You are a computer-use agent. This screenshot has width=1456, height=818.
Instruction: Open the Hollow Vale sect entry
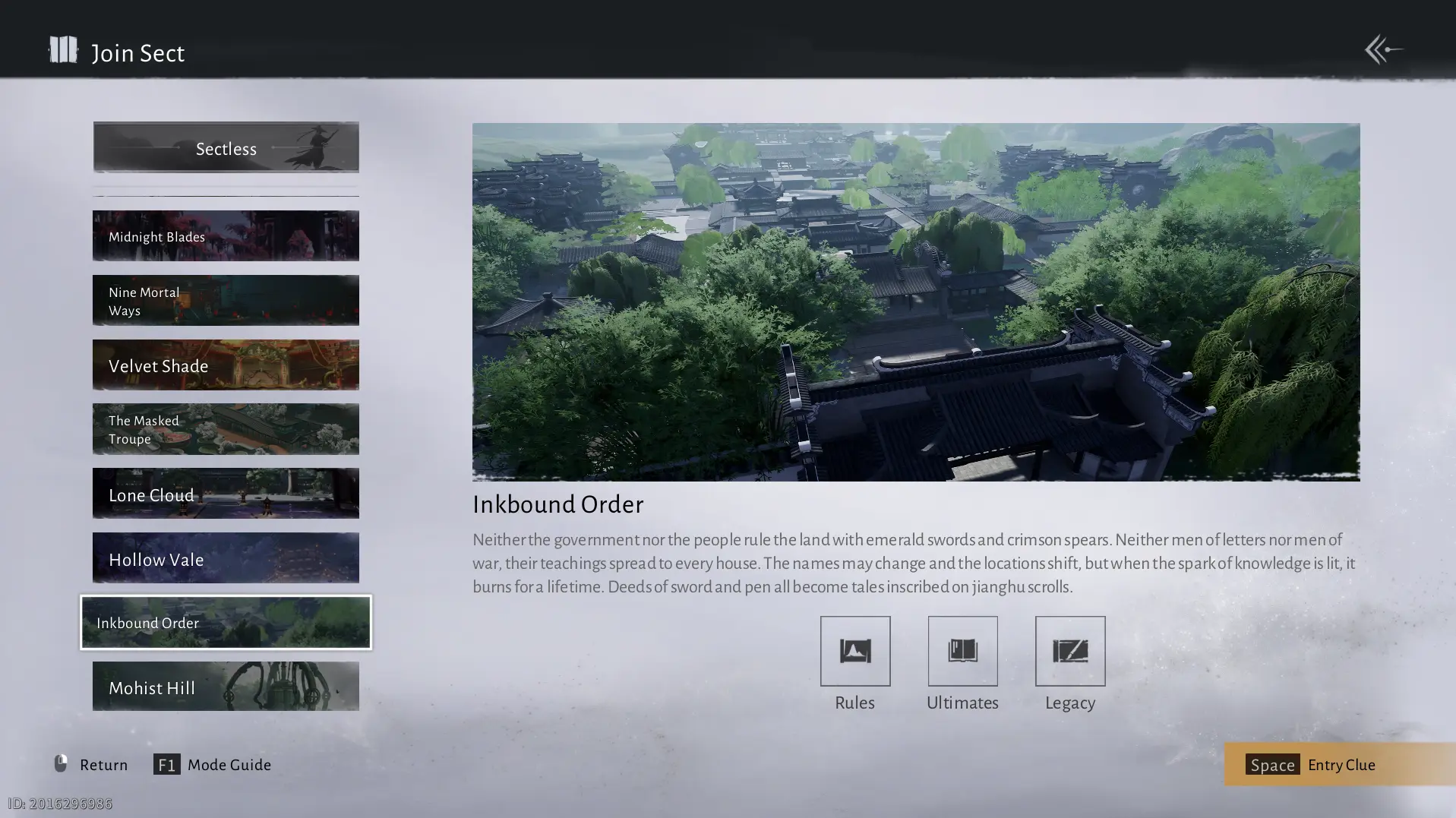click(226, 558)
